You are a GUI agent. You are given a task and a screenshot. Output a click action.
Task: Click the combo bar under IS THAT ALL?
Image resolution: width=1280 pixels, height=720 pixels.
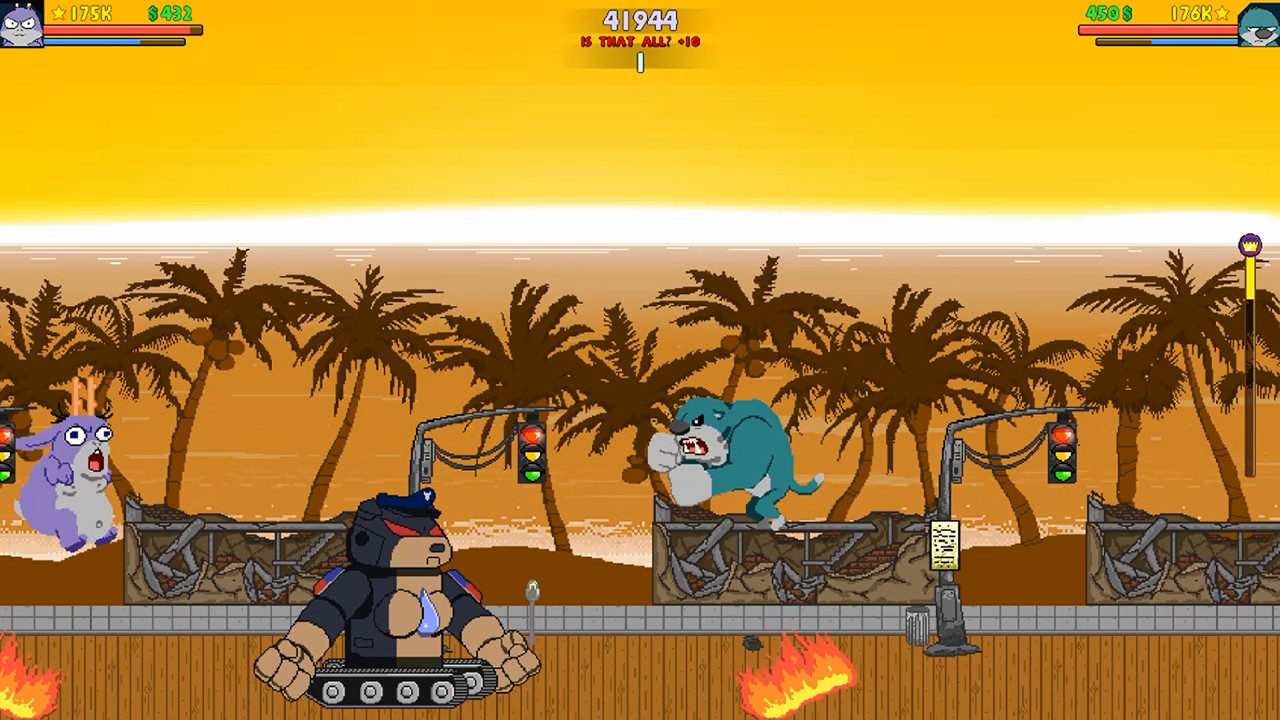pyautogui.click(x=639, y=63)
